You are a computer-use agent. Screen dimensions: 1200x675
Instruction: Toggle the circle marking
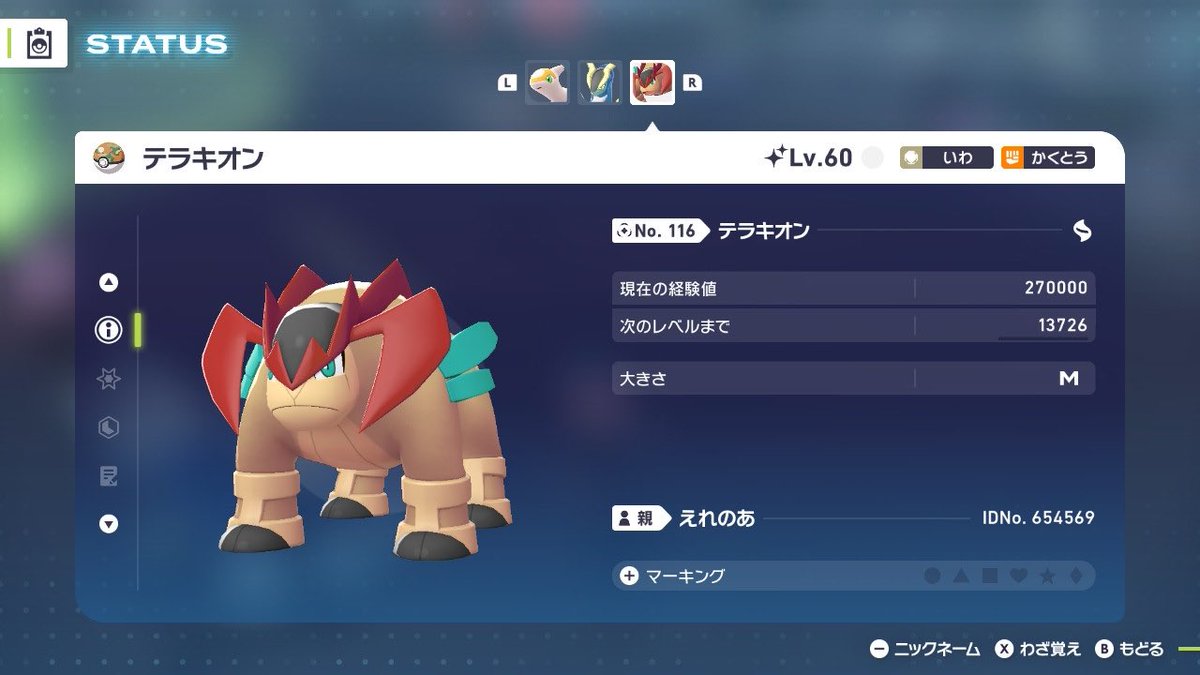932,576
